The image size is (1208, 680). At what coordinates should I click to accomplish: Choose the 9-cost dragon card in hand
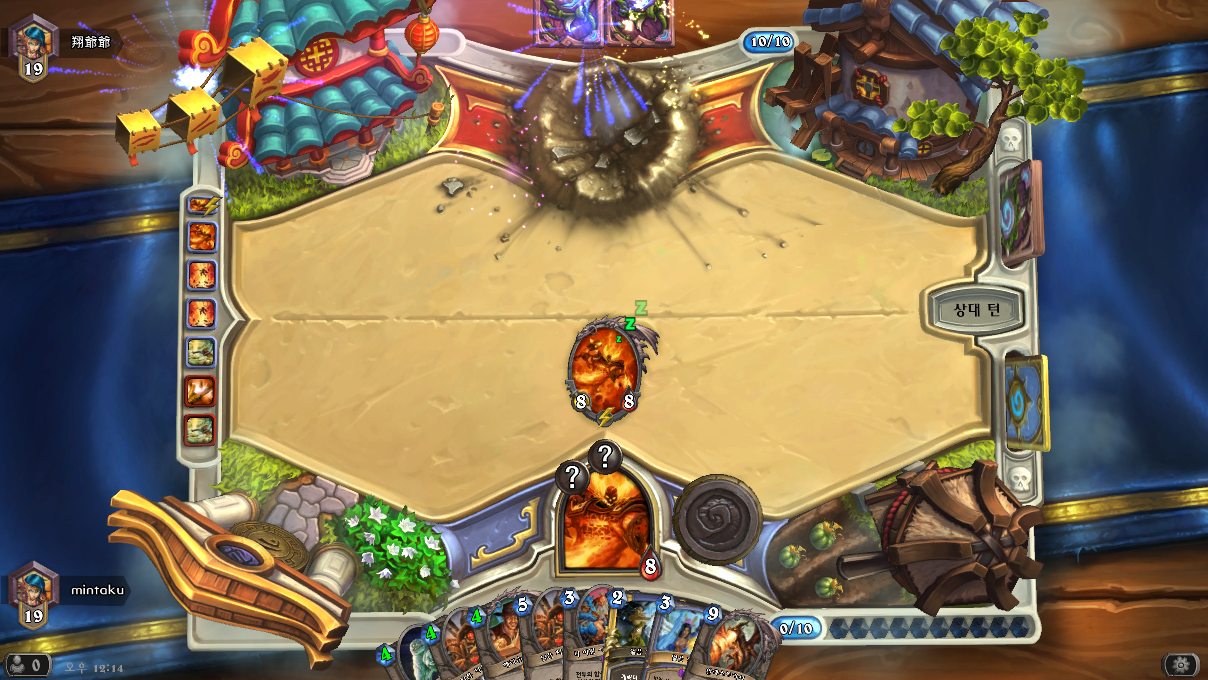pos(733,640)
